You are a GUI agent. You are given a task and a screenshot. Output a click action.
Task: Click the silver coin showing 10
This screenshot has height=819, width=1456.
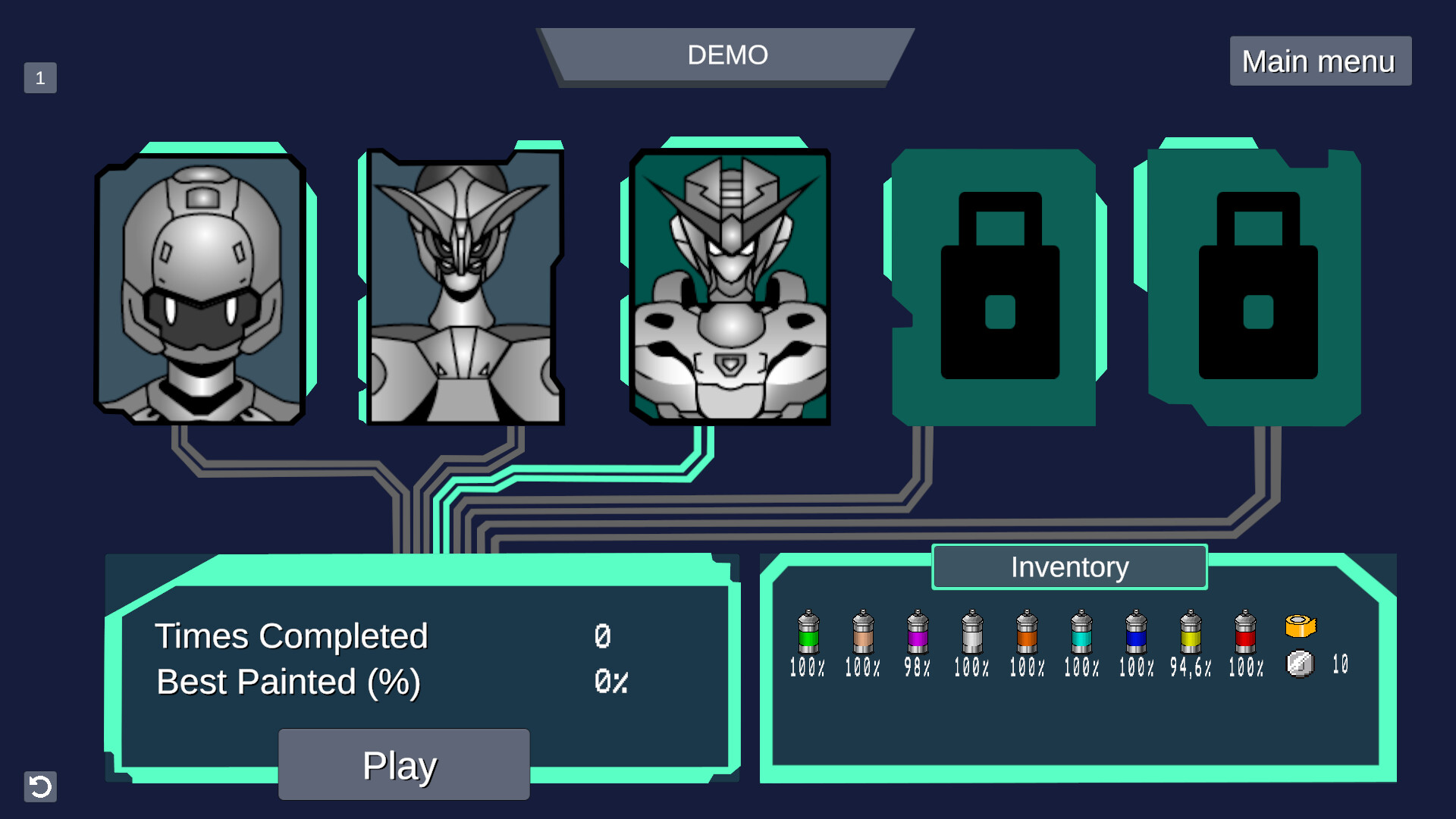tap(1300, 664)
